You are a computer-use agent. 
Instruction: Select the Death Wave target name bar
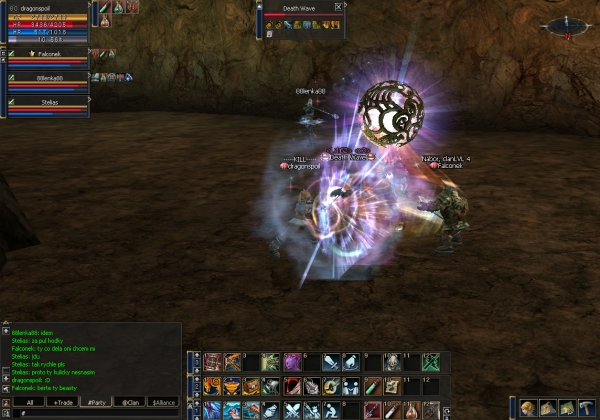298,6
